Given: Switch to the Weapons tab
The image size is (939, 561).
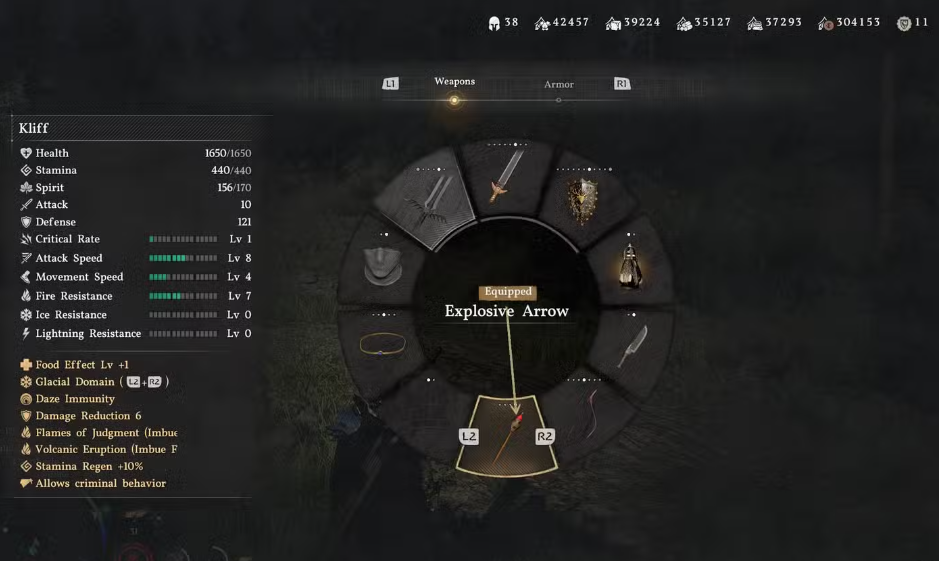Looking at the screenshot, I should pos(454,82).
